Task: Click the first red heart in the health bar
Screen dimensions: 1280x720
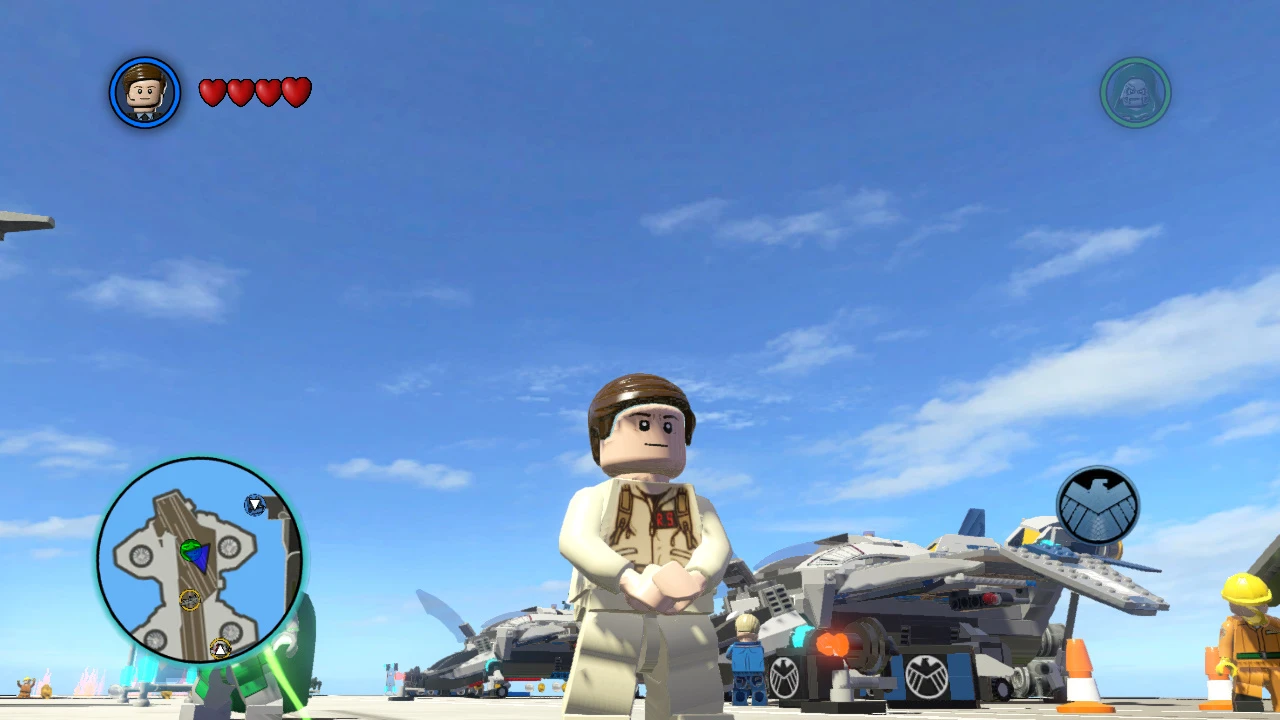Action: pos(211,91)
